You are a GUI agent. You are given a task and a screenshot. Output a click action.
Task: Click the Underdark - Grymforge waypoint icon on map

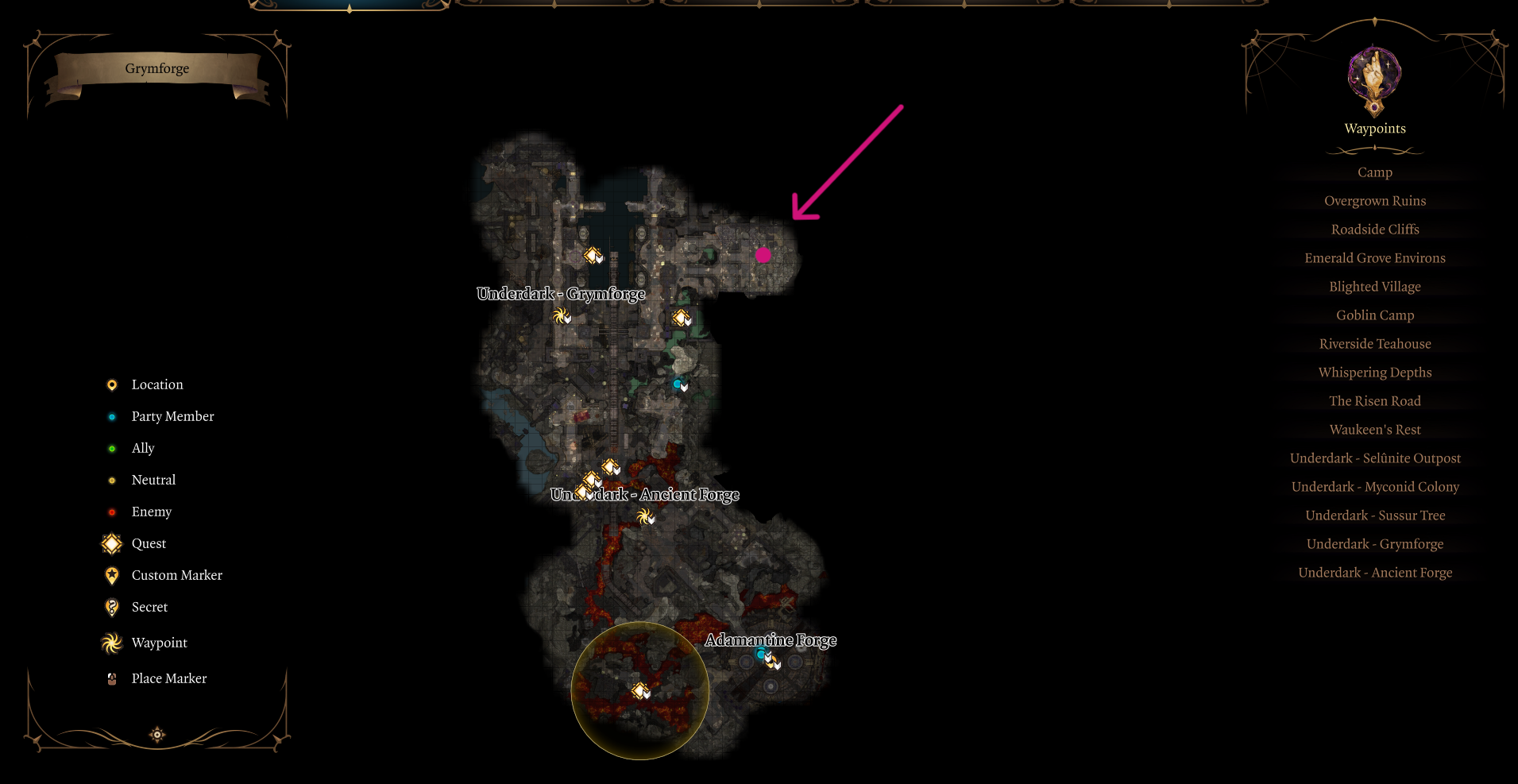click(561, 316)
